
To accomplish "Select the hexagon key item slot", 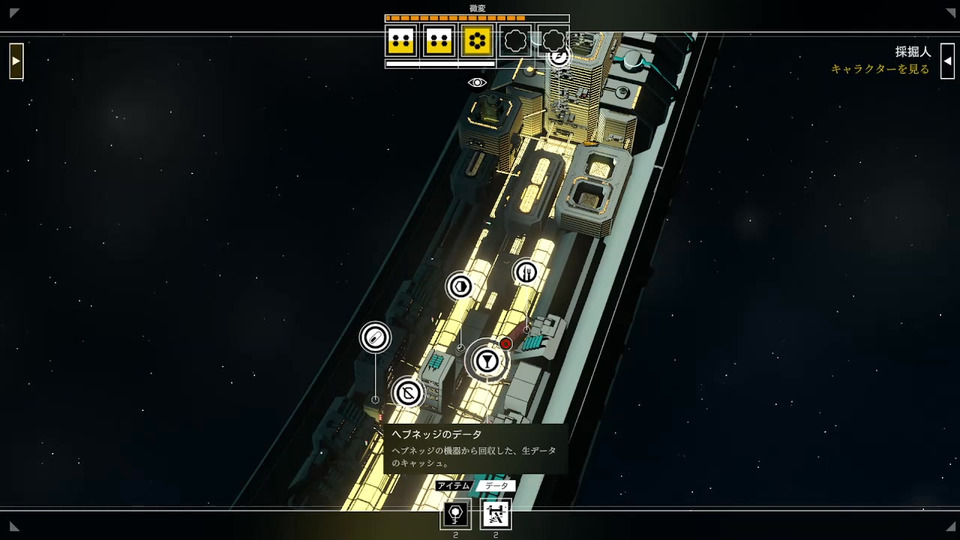I will click(x=456, y=514).
